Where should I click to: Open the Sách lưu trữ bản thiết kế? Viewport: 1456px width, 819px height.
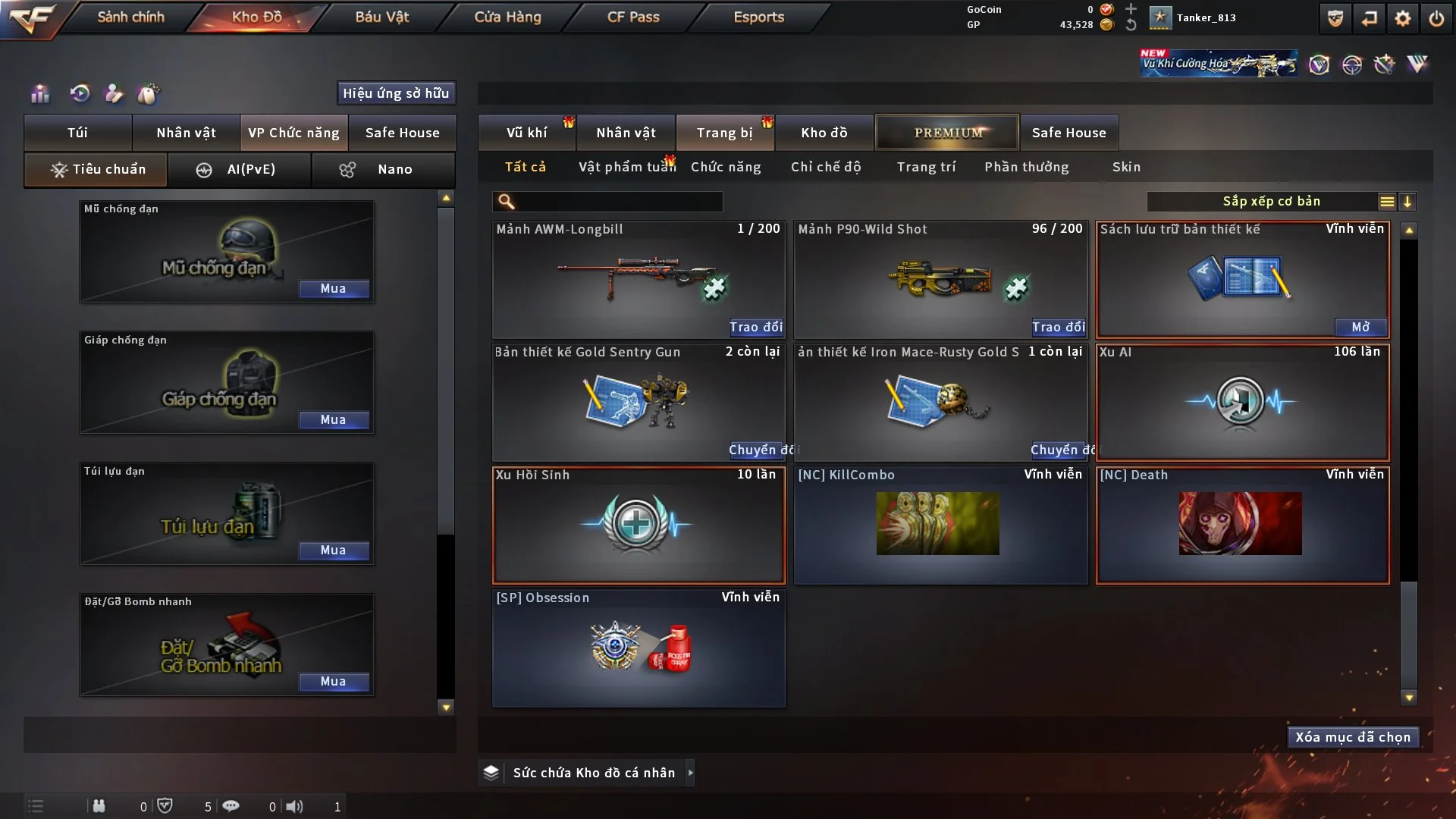point(1360,327)
